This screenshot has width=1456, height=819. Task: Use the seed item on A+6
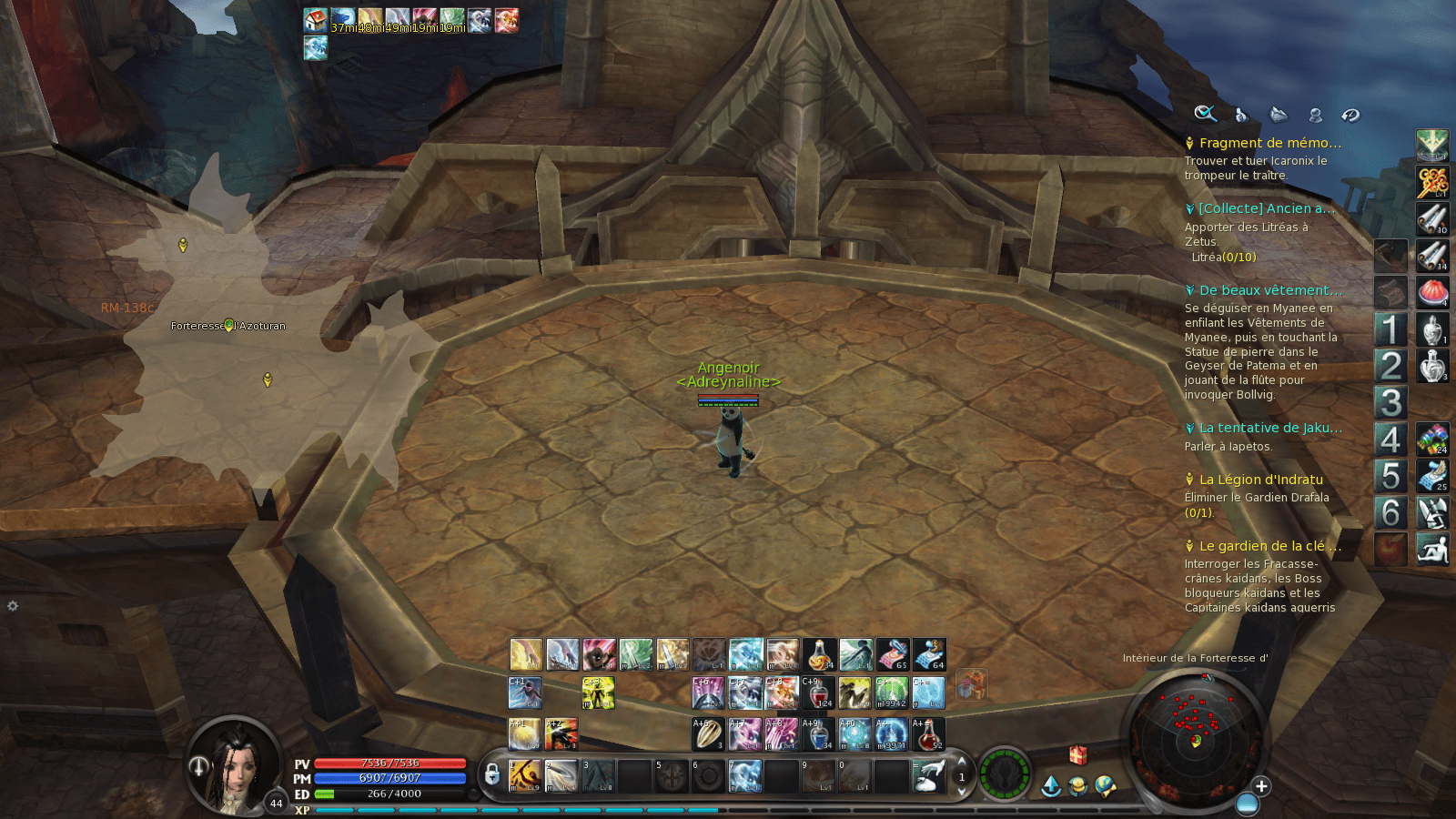[x=708, y=734]
